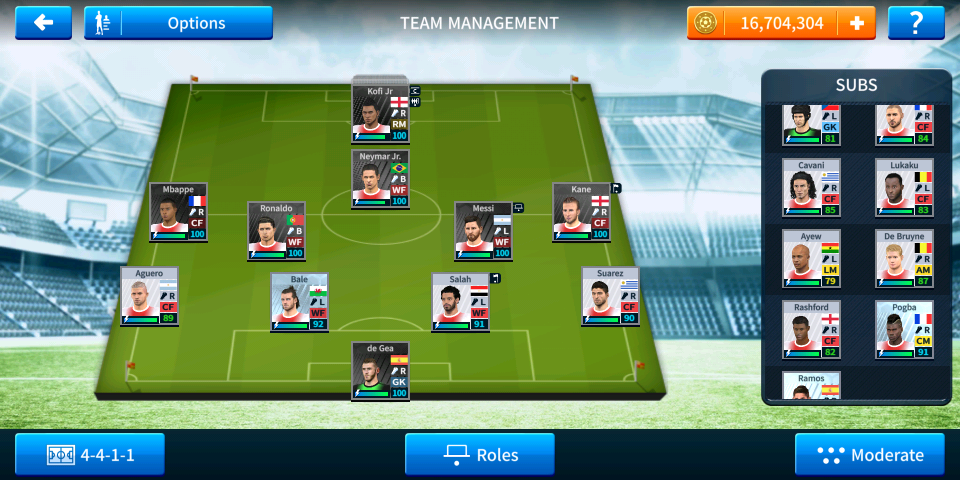
Task: Select the Suarez player card
Action: [x=610, y=295]
